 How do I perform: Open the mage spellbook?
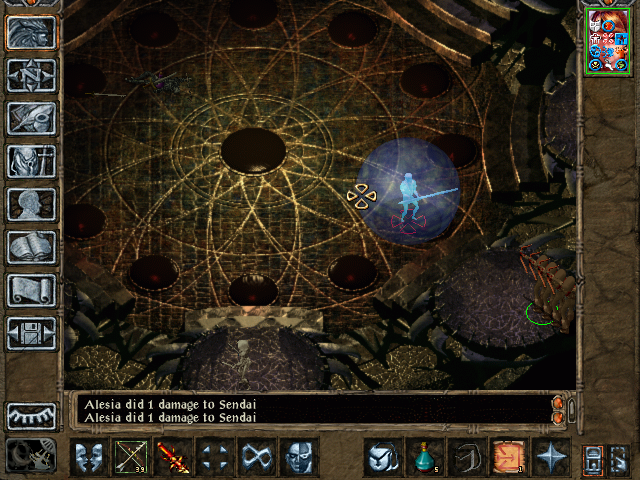coord(31,247)
